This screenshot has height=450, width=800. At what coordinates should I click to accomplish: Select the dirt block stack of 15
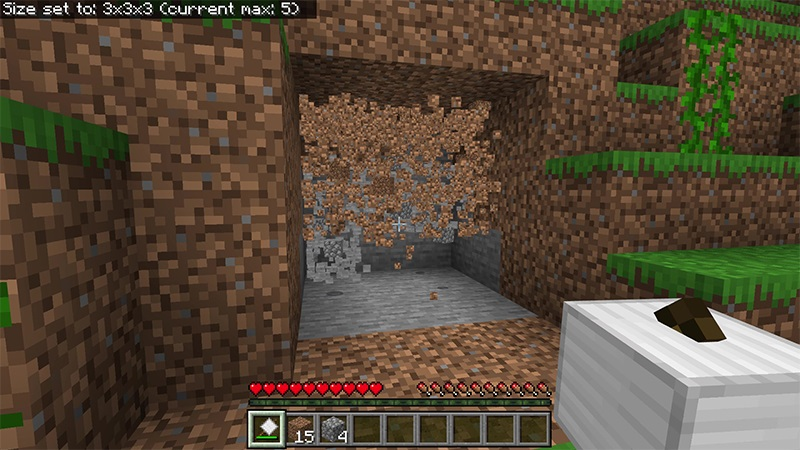point(301,427)
